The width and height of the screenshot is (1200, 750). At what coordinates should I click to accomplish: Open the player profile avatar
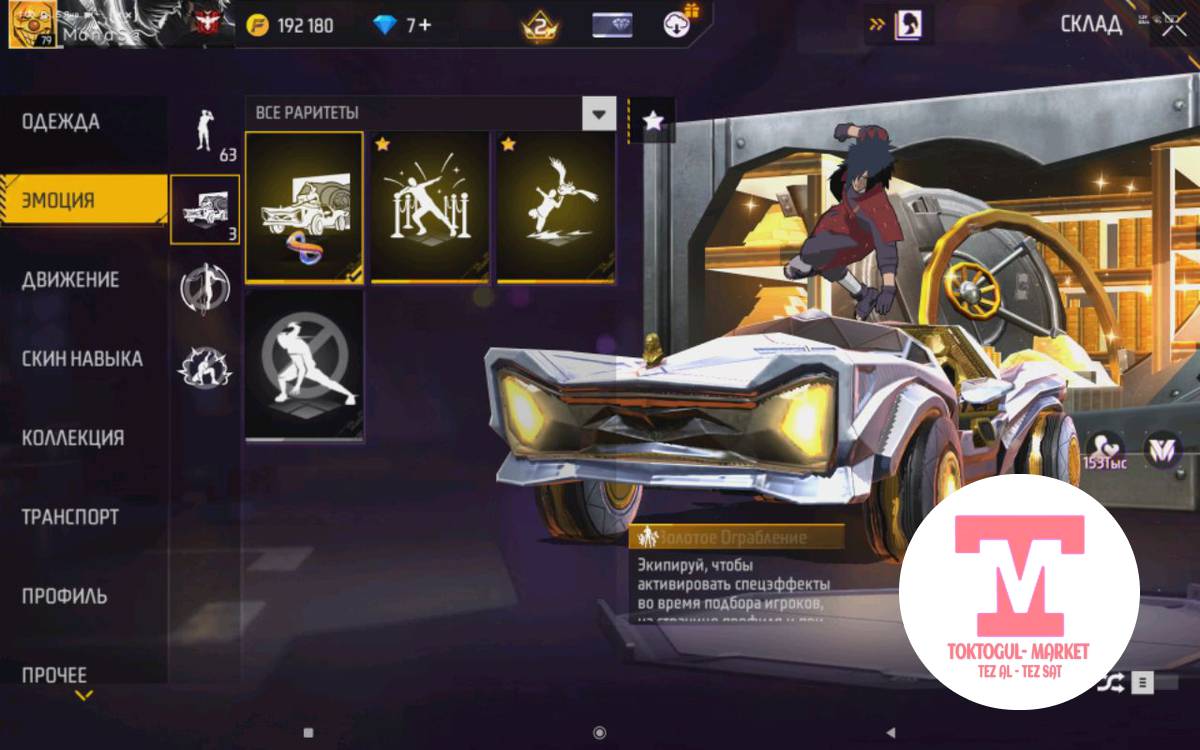point(30,25)
